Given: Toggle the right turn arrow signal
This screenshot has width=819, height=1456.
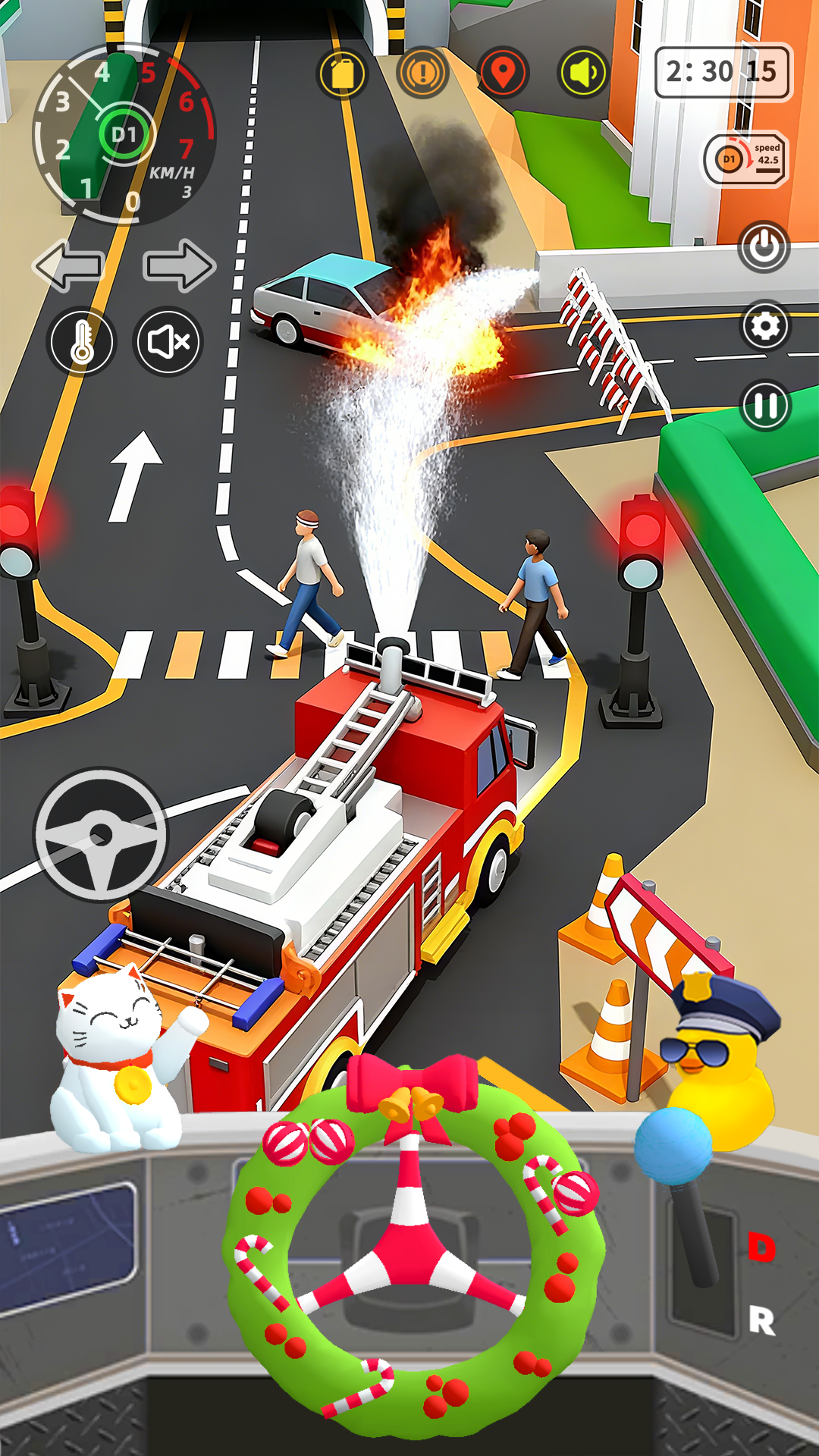Looking at the screenshot, I should click(179, 265).
